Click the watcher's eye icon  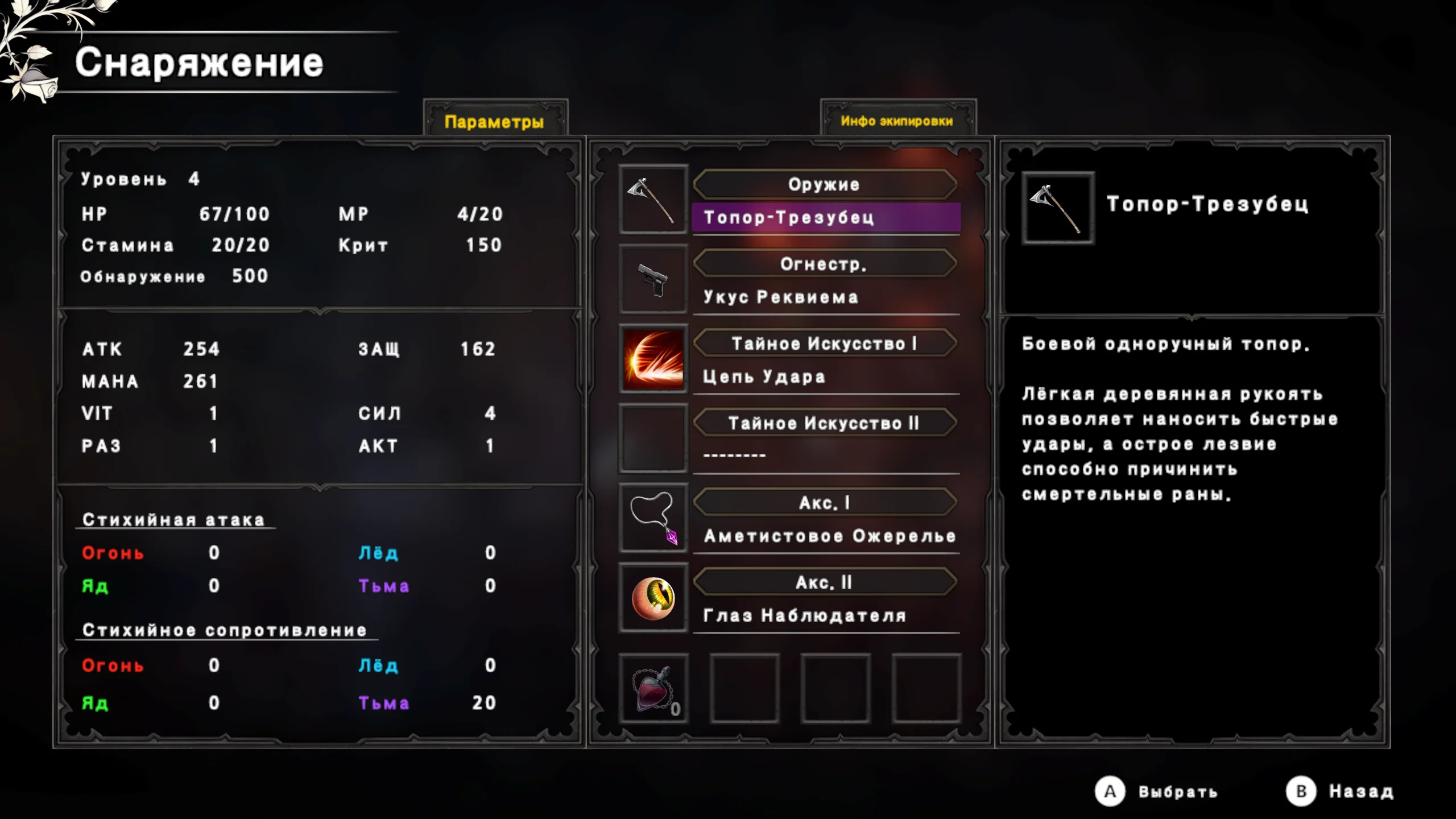coord(653,598)
